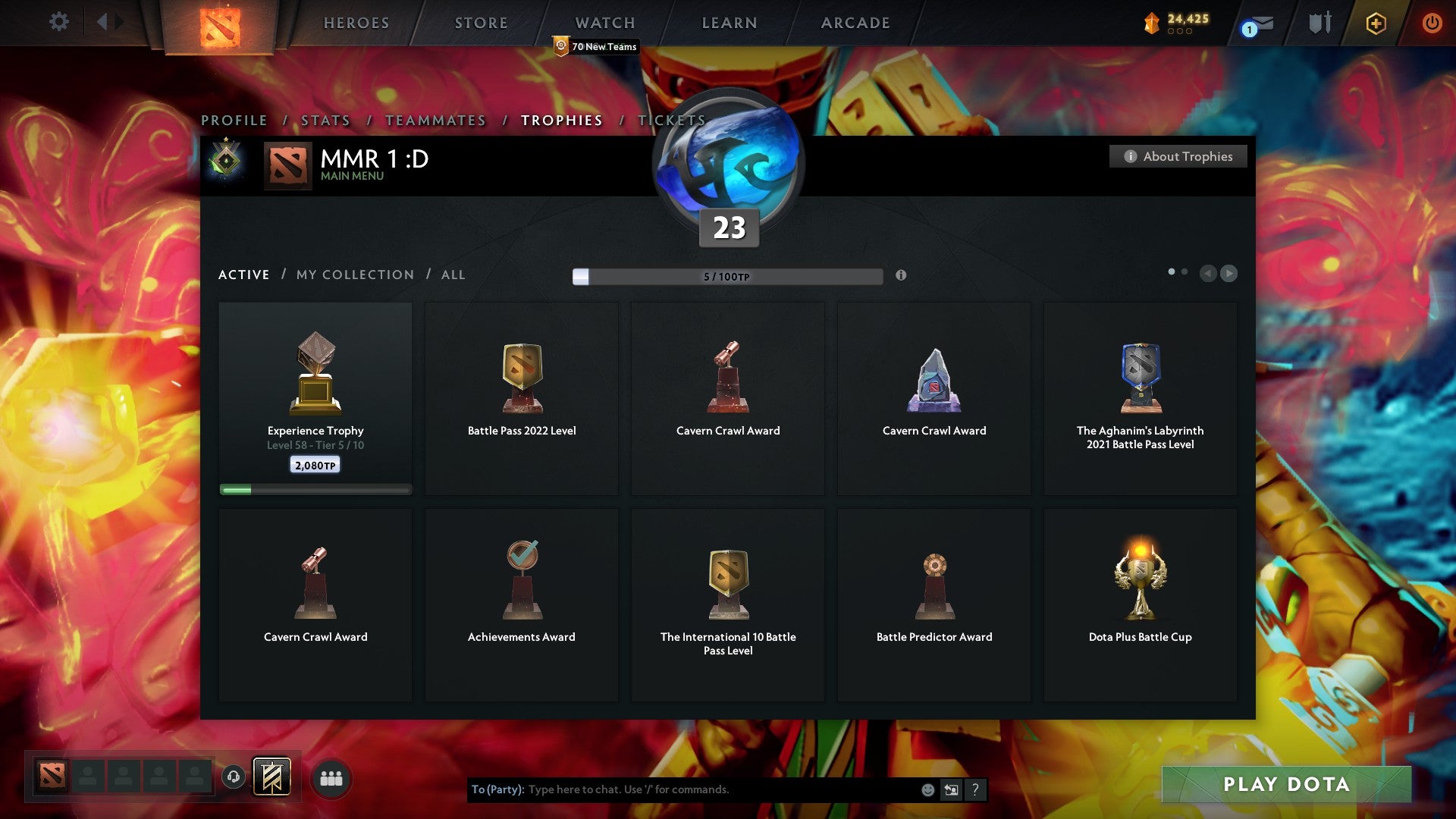Click the power button to exit Dota
Image resolution: width=1456 pixels, height=819 pixels.
(x=1432, y=22)
